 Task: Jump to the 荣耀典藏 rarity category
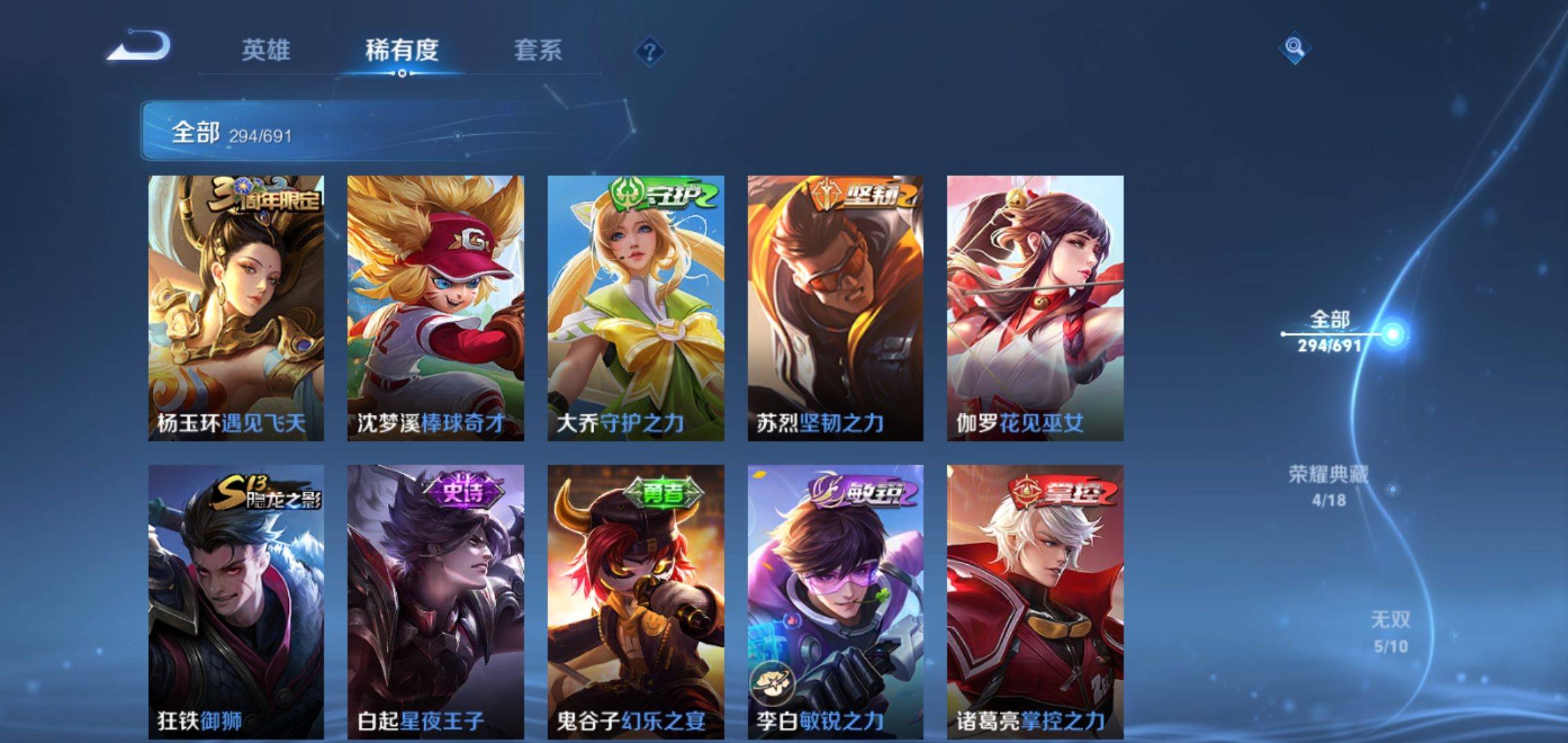click(x=1328, y=486)
